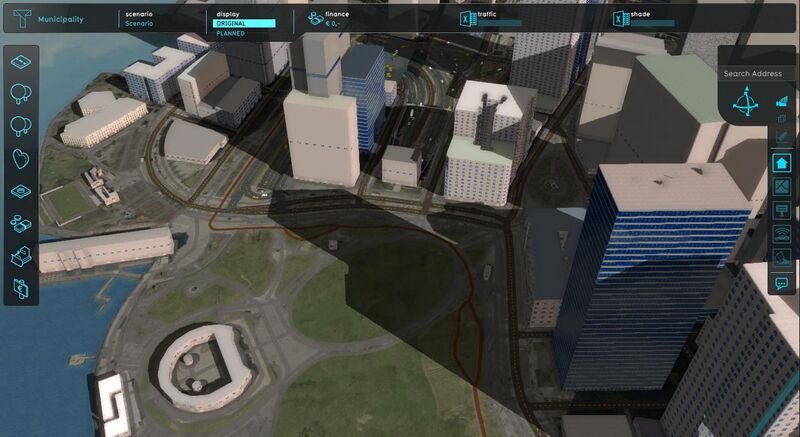Image resolution: width=800 pixels, height=437 pixels.
Task: Select the ORIGINAL display mode
Action: tap(245, 23)
